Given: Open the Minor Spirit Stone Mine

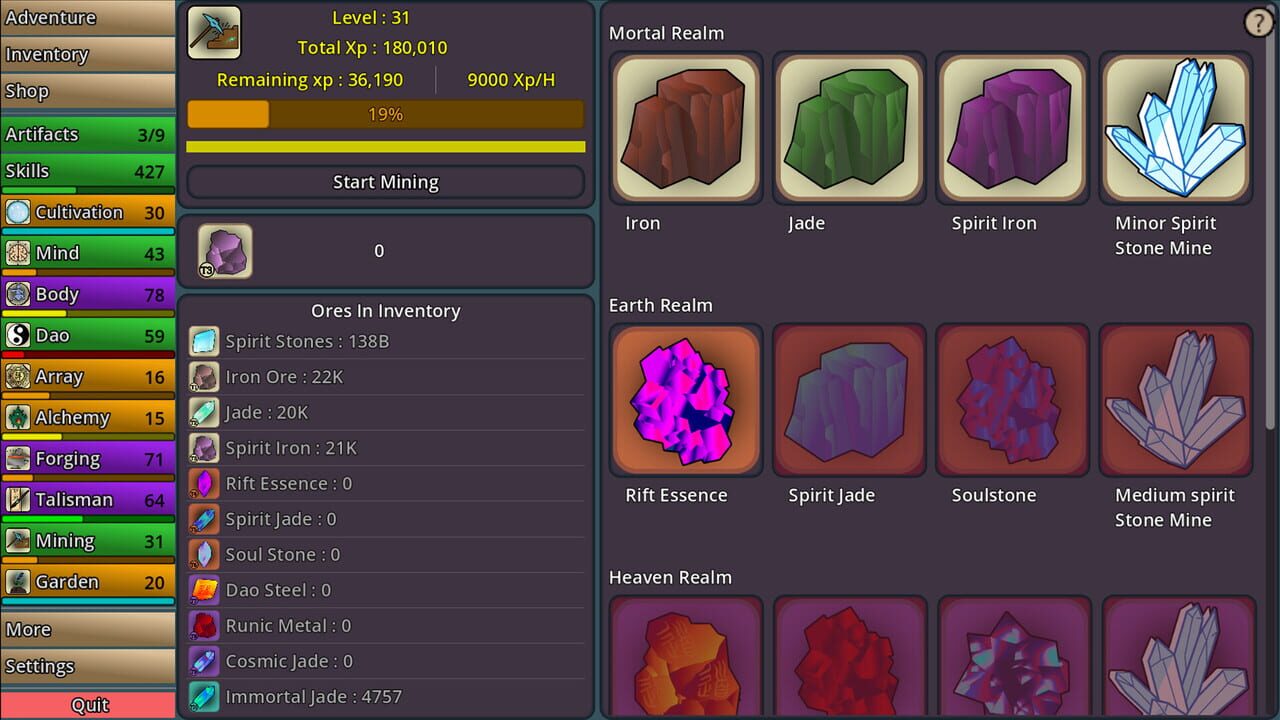Looking at the screenshot, I should (1176, 128).
